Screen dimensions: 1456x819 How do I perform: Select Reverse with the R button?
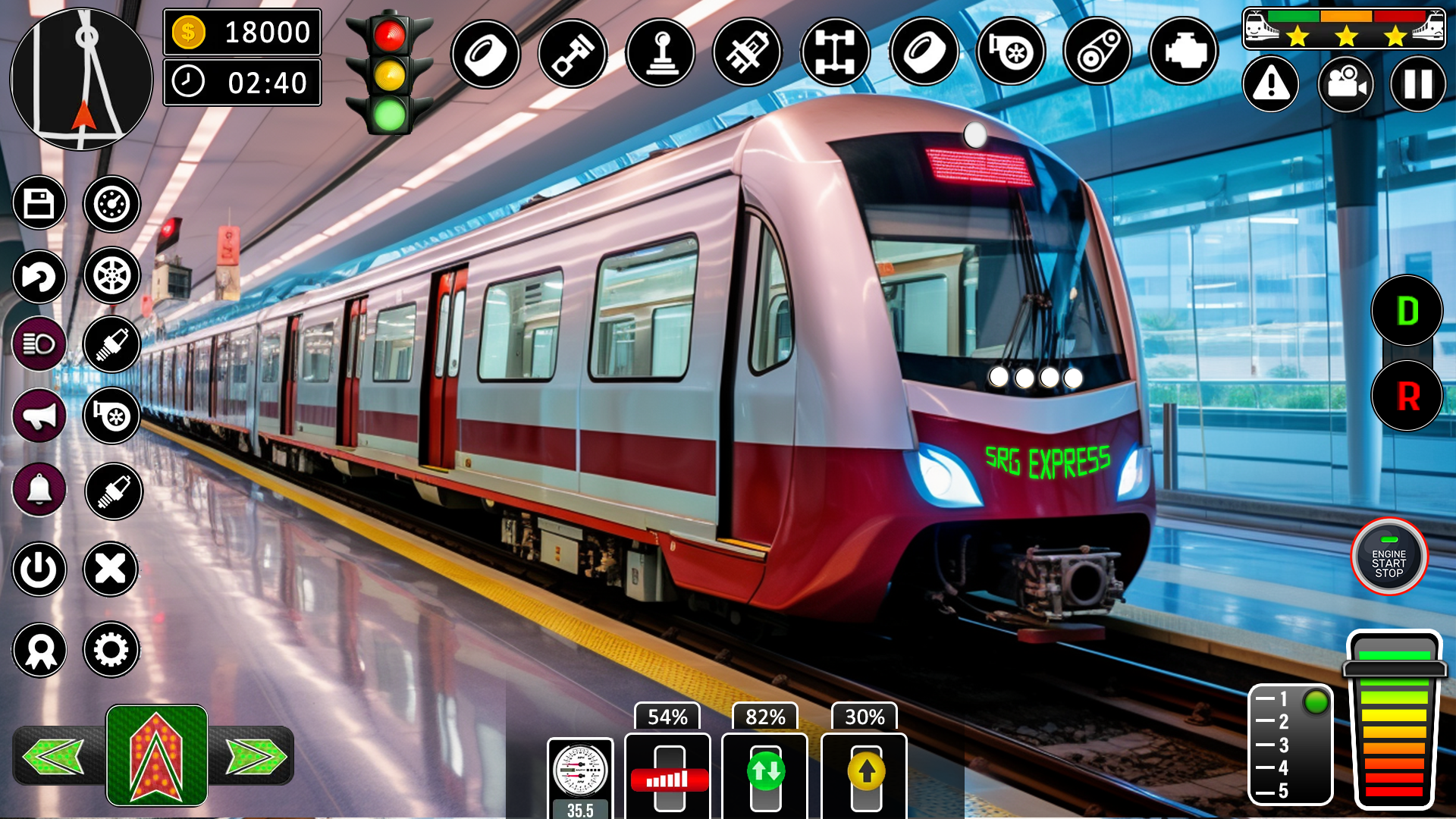1407,394
